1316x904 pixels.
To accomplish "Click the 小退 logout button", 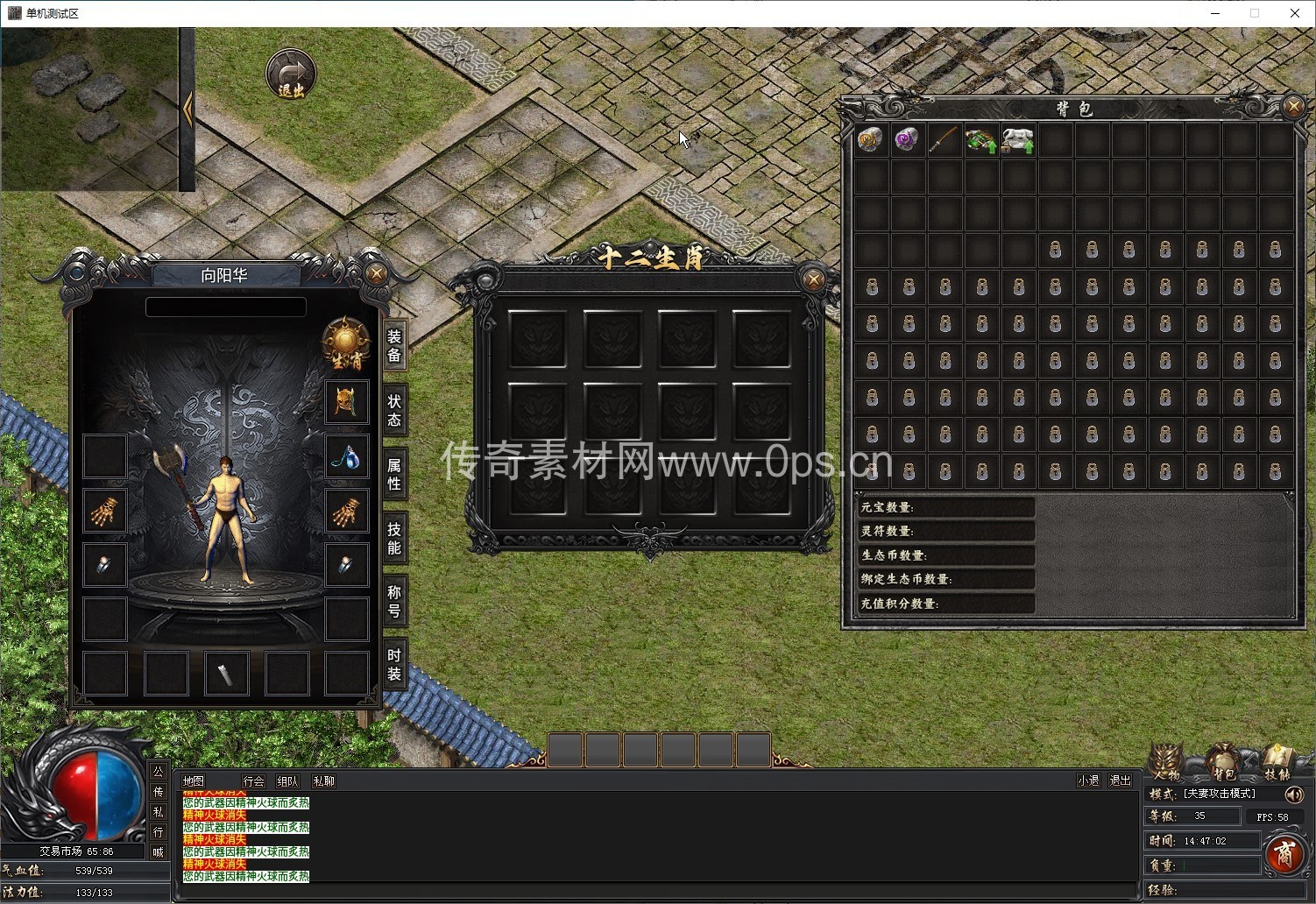I will [1088, 780].
